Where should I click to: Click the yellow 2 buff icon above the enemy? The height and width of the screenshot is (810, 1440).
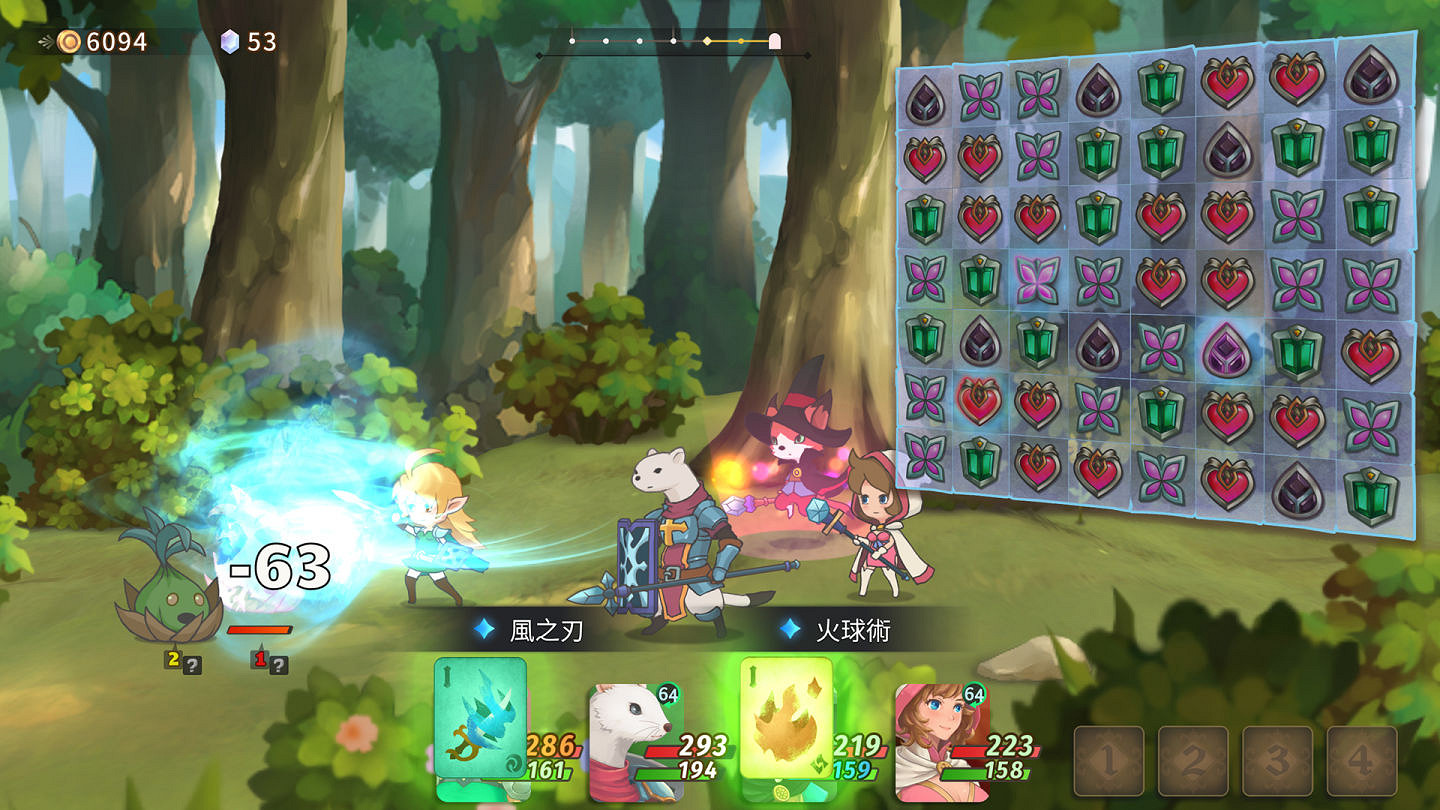click(x=172, y=659)
